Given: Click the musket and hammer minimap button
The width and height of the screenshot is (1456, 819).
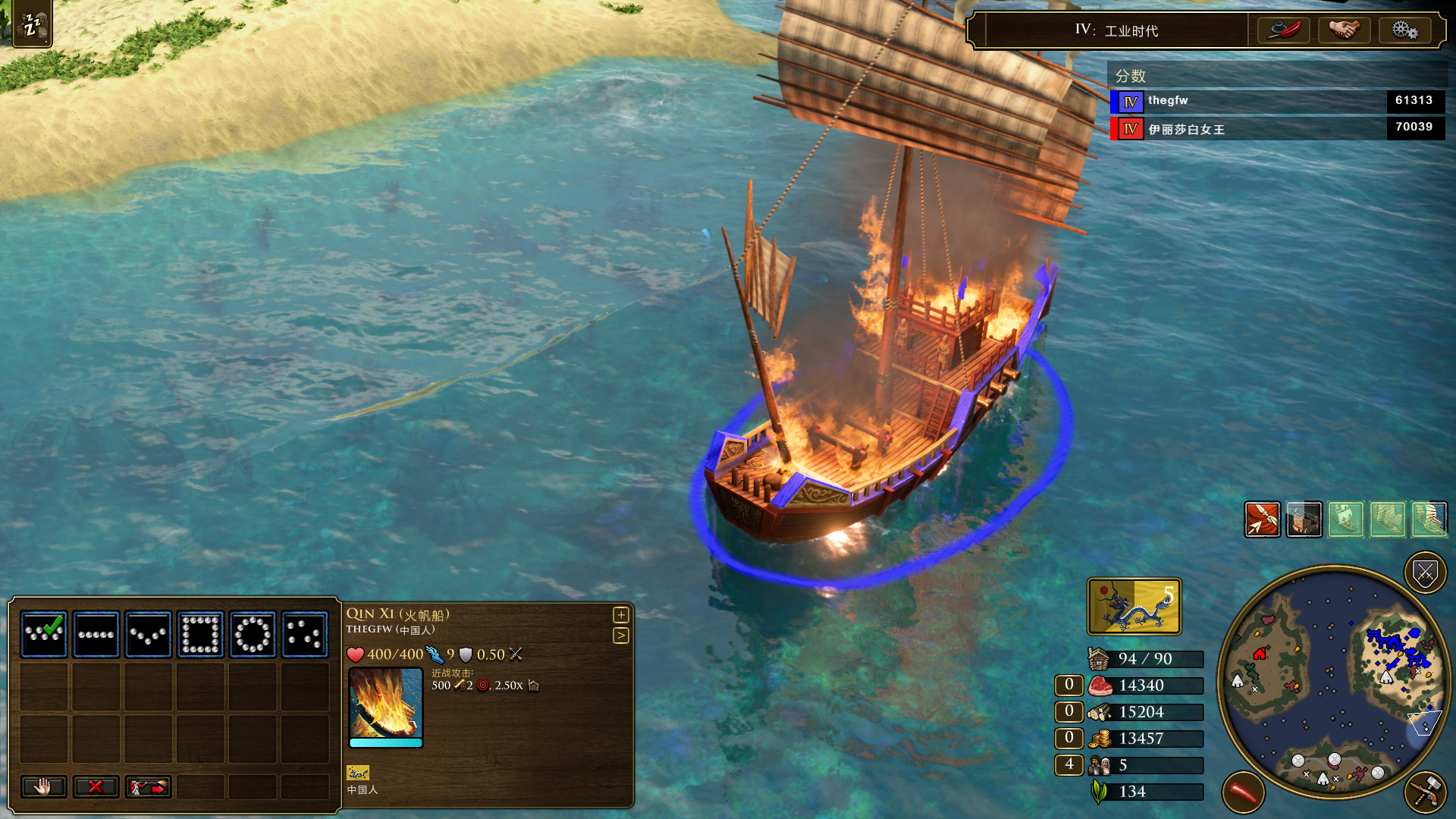Looking at the screenshot, I should click(1425, 792).
